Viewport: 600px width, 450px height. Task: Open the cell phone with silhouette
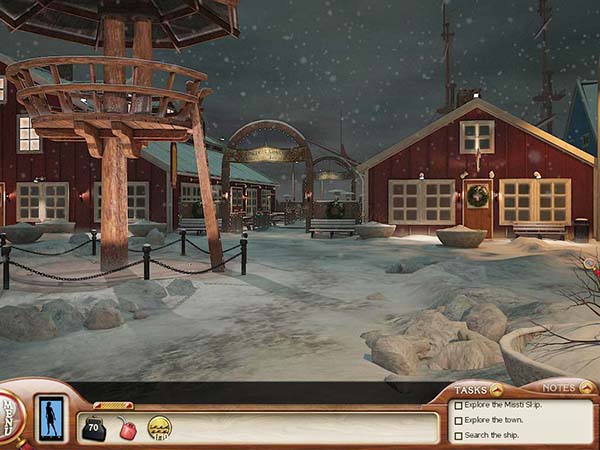click(x=50, y=418)
